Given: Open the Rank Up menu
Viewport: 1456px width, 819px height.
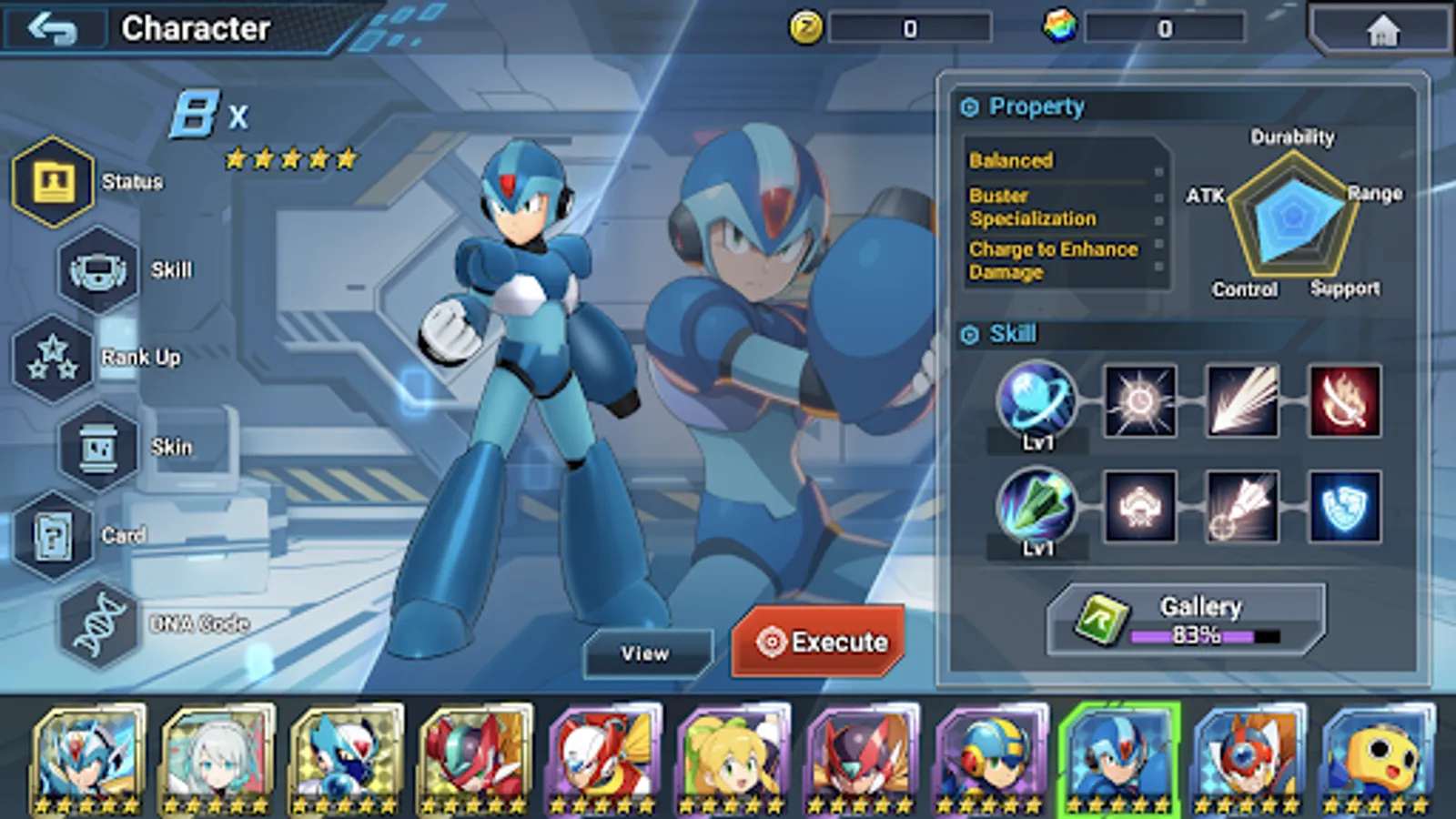Looking at the screenshot, I should [x=53, y=357].
